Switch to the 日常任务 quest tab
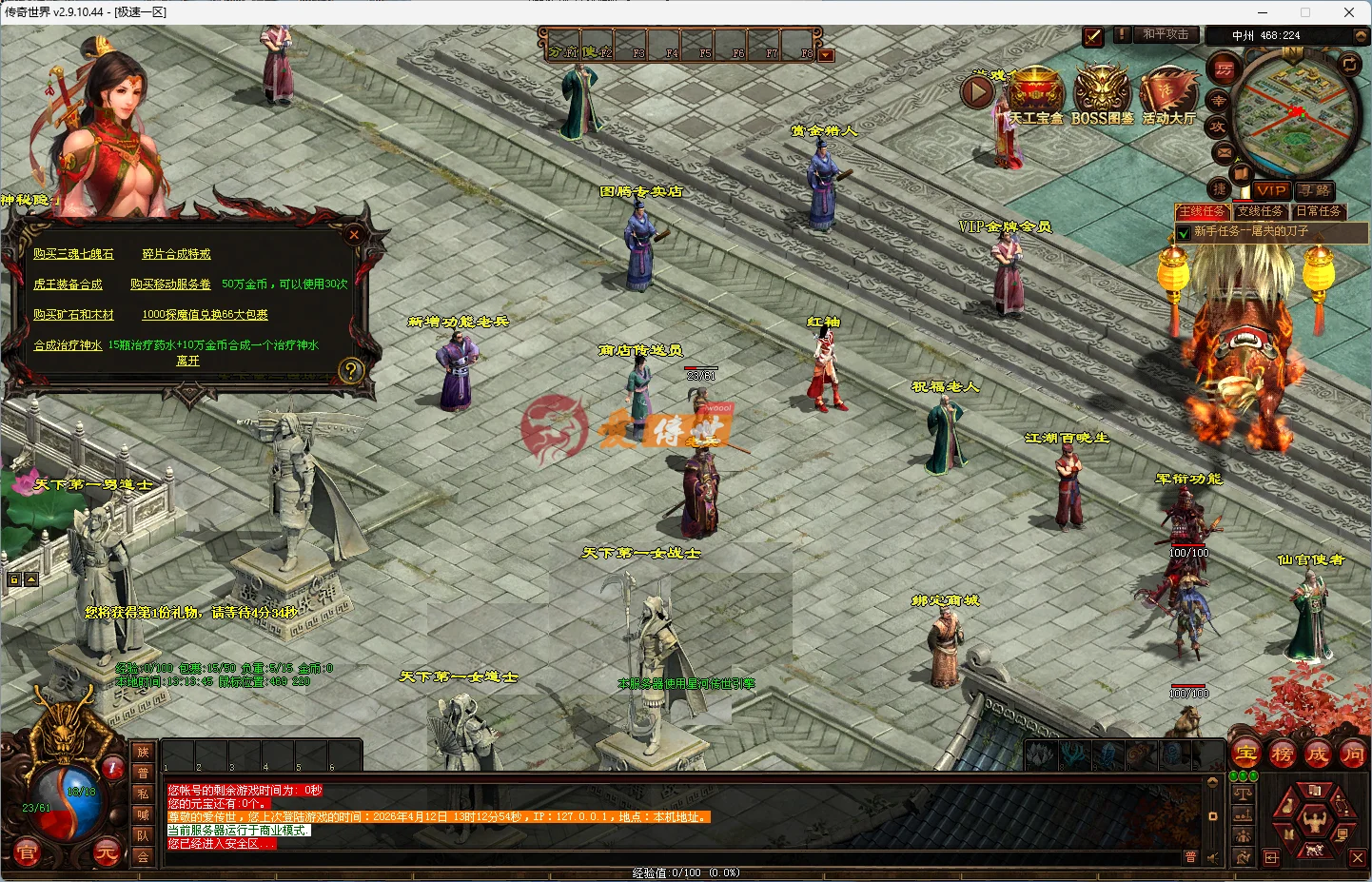The height and width of the screenshot is (882, 1372). click(1318, 210)
